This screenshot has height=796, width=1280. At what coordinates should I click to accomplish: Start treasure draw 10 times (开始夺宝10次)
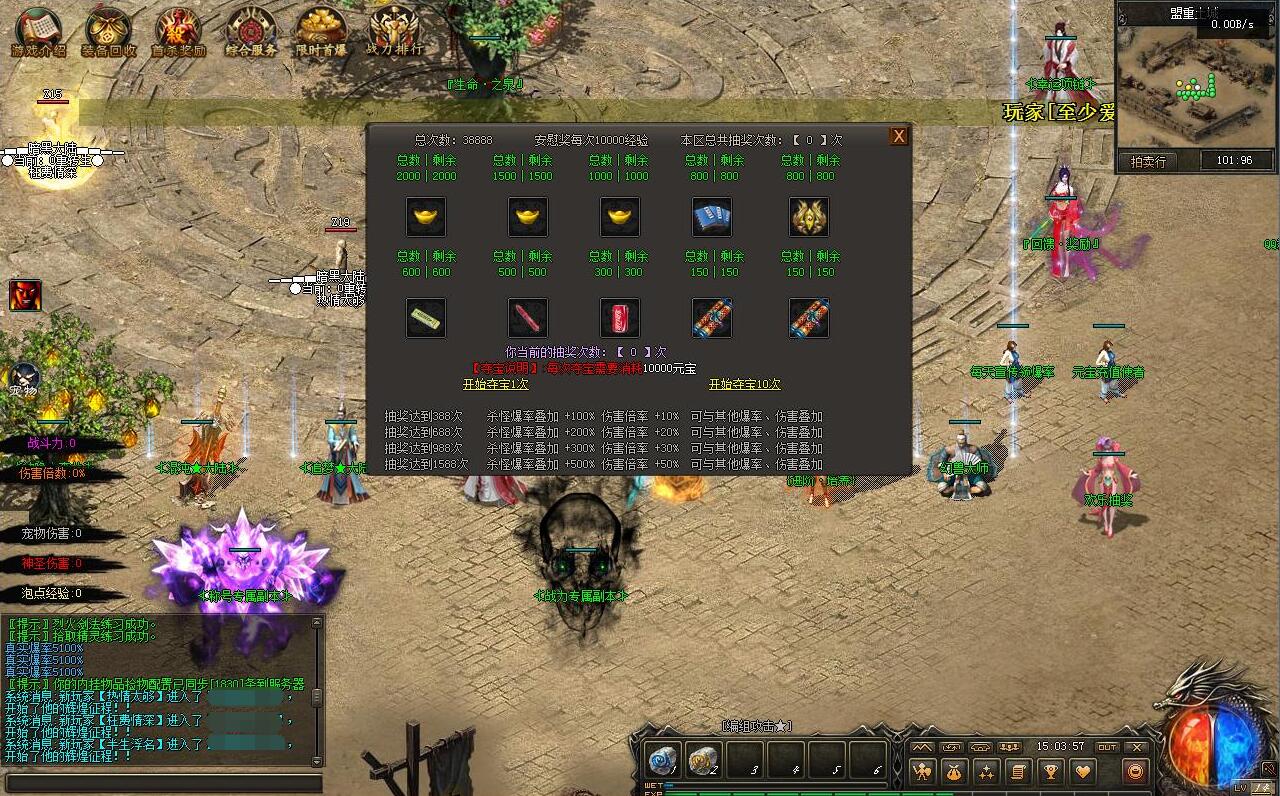[744, 384]
